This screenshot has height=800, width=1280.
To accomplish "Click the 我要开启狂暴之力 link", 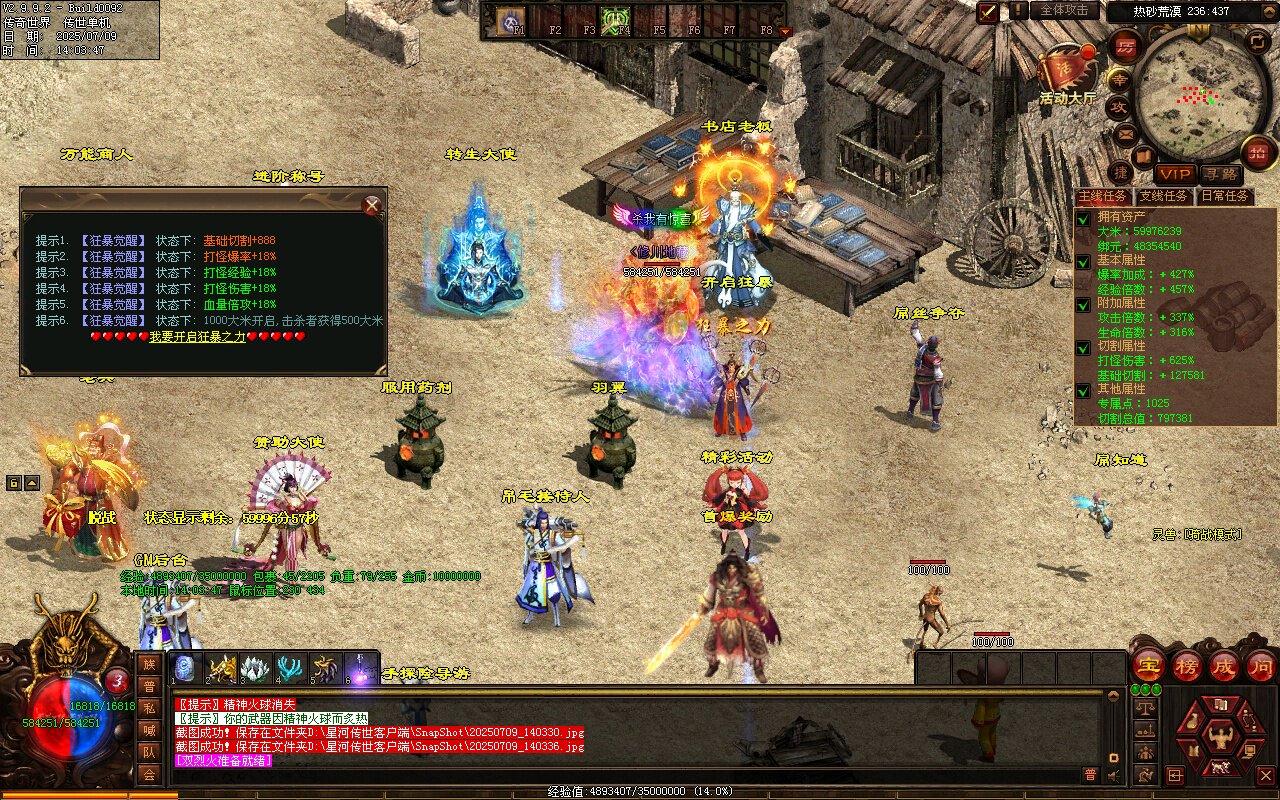I will click(x=198, y=337).
